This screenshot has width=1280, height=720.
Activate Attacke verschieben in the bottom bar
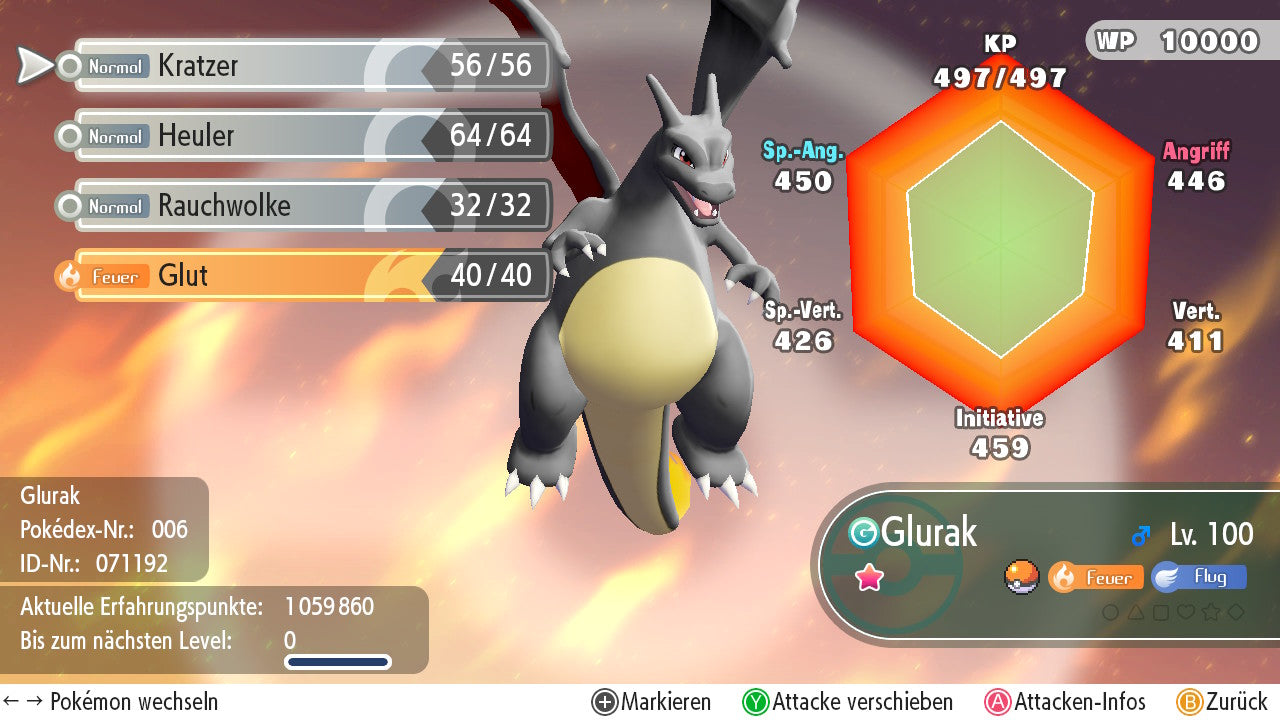[848, 702]
